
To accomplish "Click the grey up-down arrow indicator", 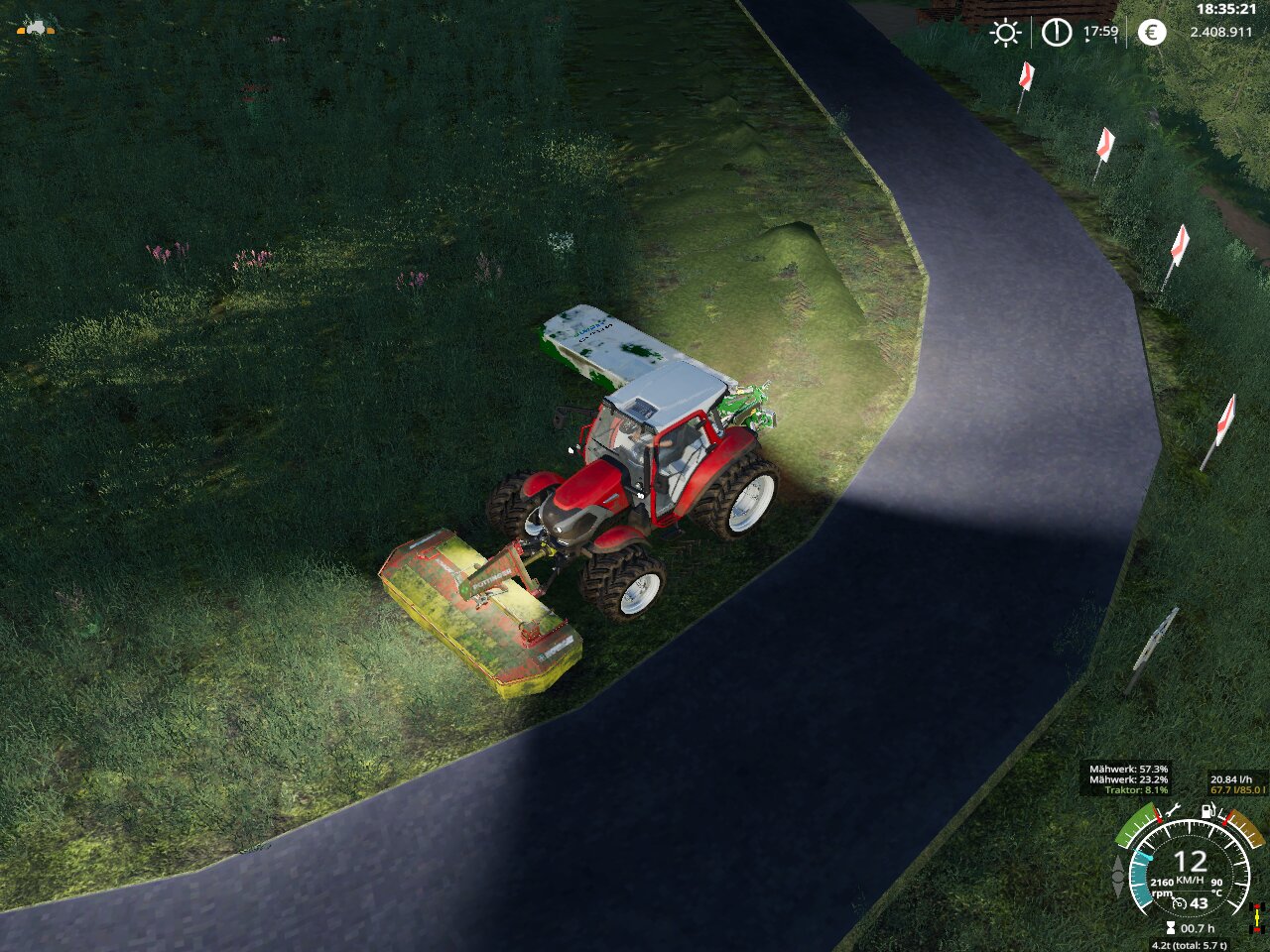I will (1118, 876).
